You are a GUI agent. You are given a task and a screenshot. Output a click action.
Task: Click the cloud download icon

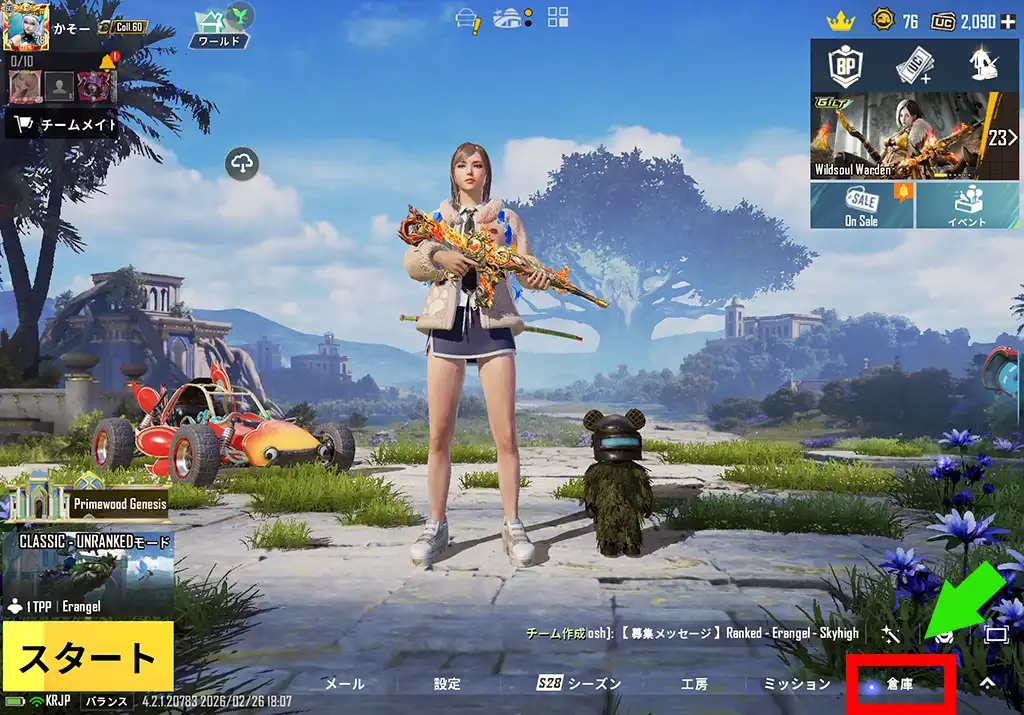tap(243, 163)
